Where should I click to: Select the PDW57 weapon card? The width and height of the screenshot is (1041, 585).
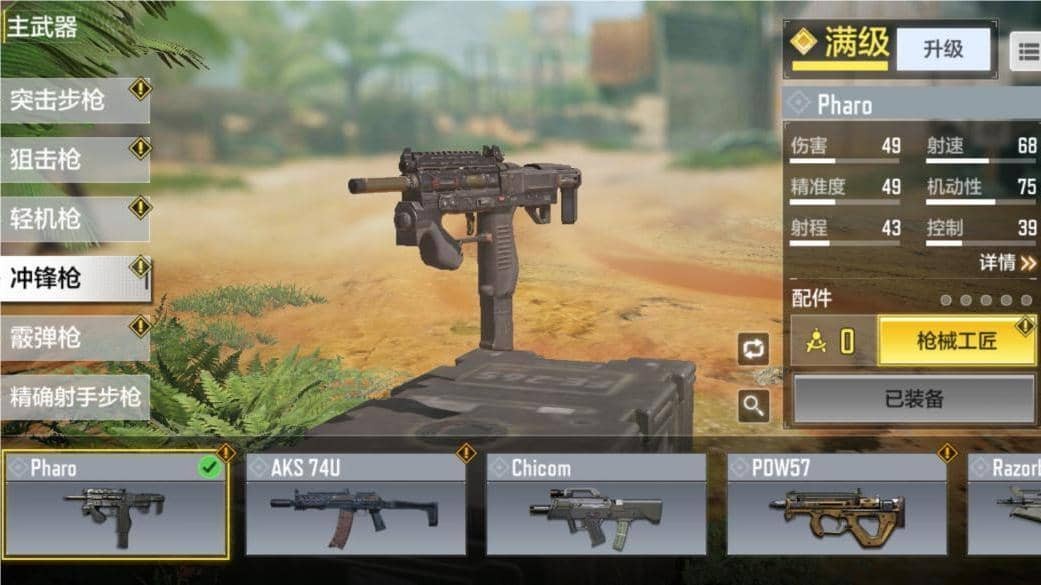point(837,505)
